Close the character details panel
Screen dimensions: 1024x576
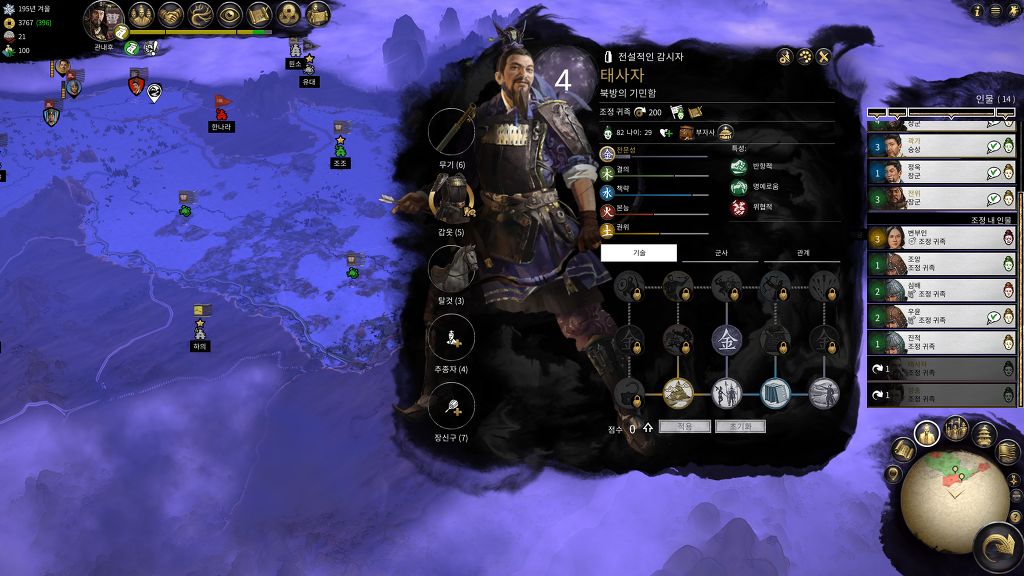824,56
